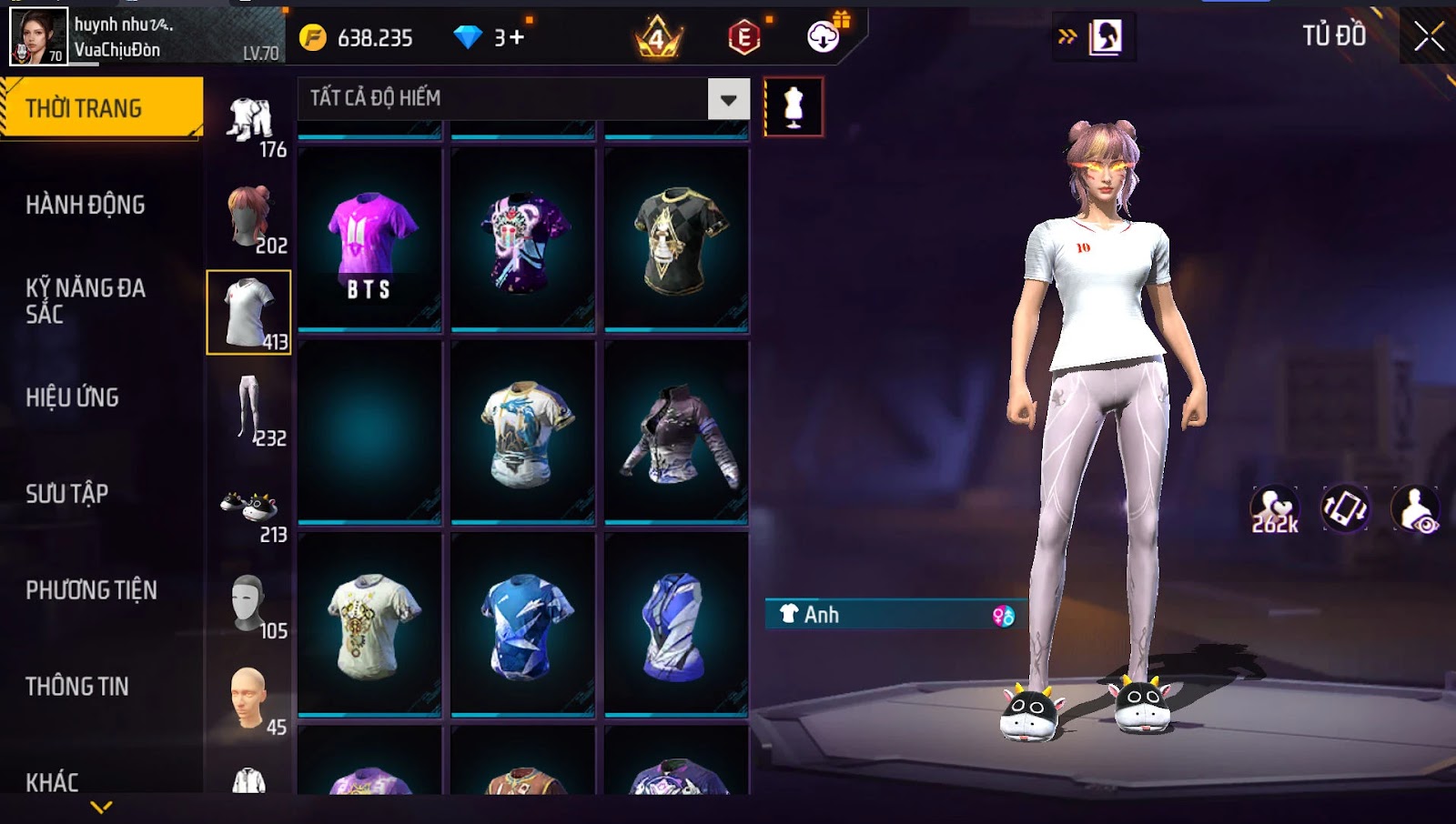The image size is (1456, 824).
Task: Open the Sưu Tập tab
Action: point(67,494)
